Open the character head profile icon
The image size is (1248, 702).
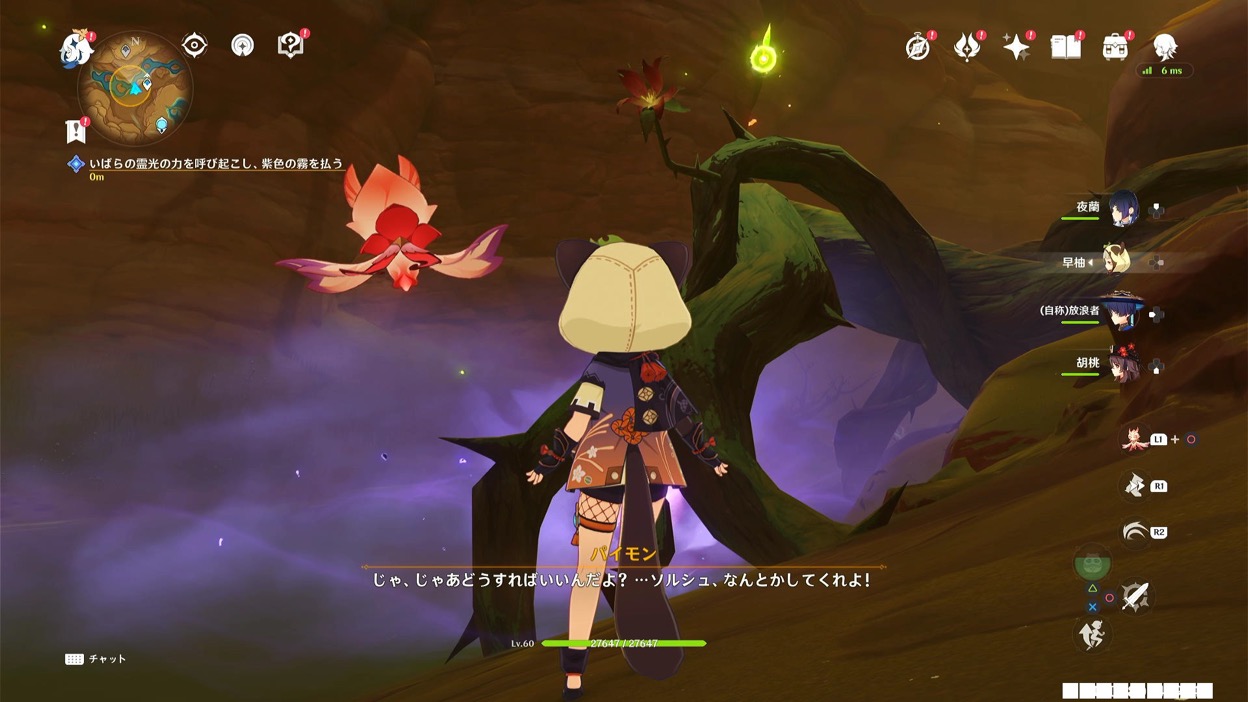click(1165, 47)
